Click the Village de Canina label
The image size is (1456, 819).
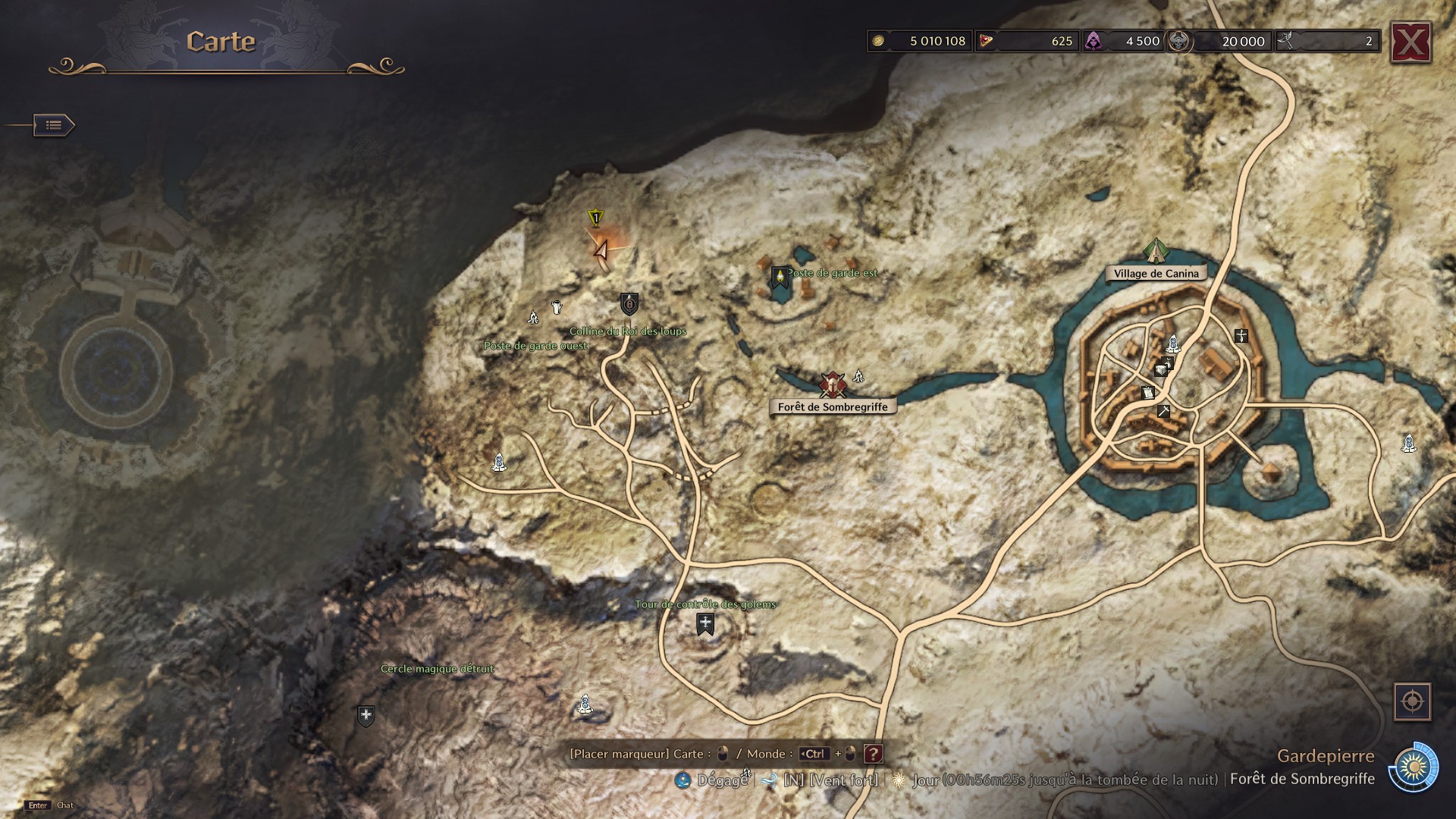click(x=1157, y=273)
